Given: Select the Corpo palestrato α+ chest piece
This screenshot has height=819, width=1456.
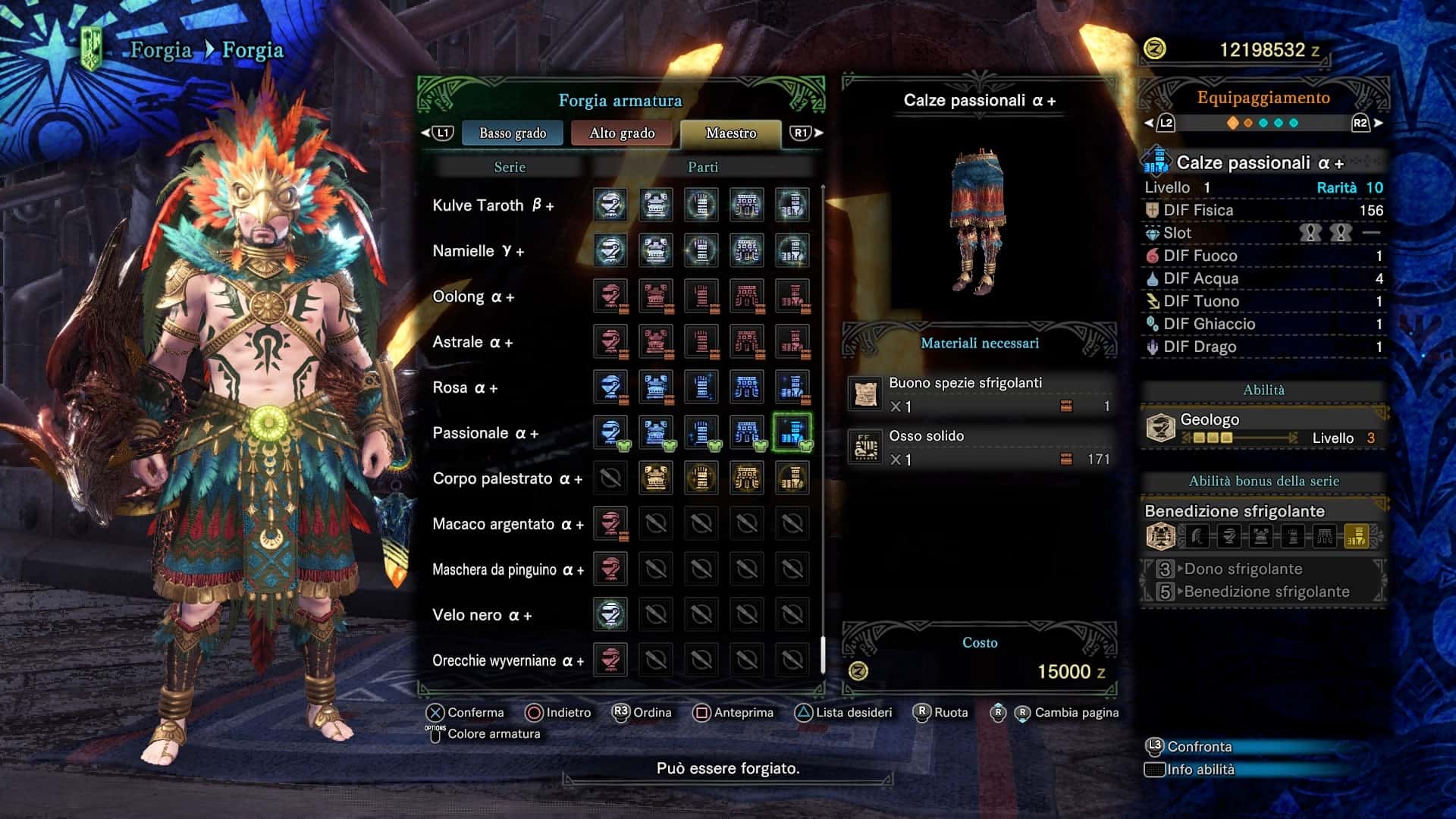Looking at the screenshot, I should pyautogui.click(x=656, y=479).
